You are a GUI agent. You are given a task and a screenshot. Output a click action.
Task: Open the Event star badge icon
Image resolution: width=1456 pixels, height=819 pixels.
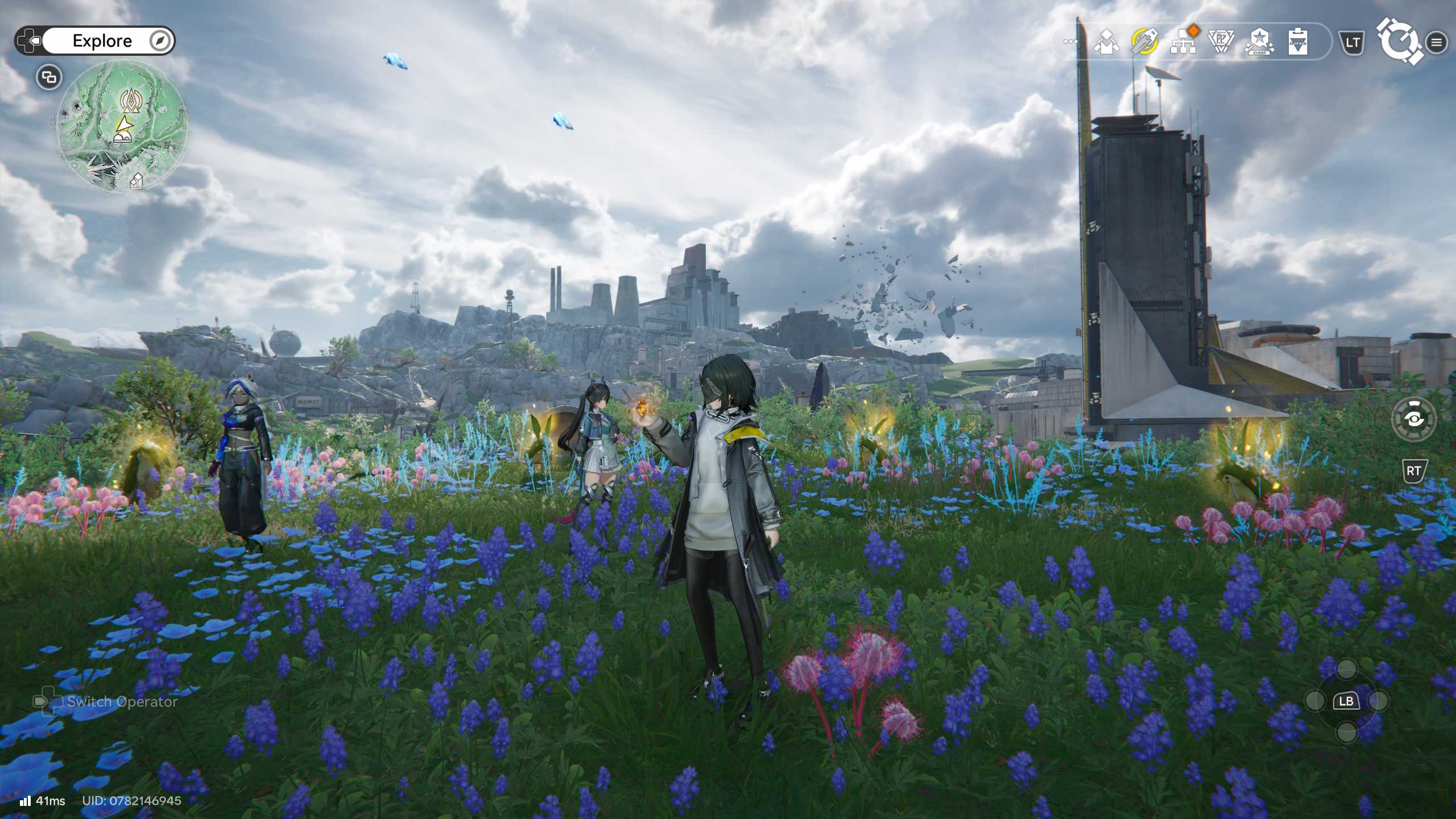coord(1261,42)
